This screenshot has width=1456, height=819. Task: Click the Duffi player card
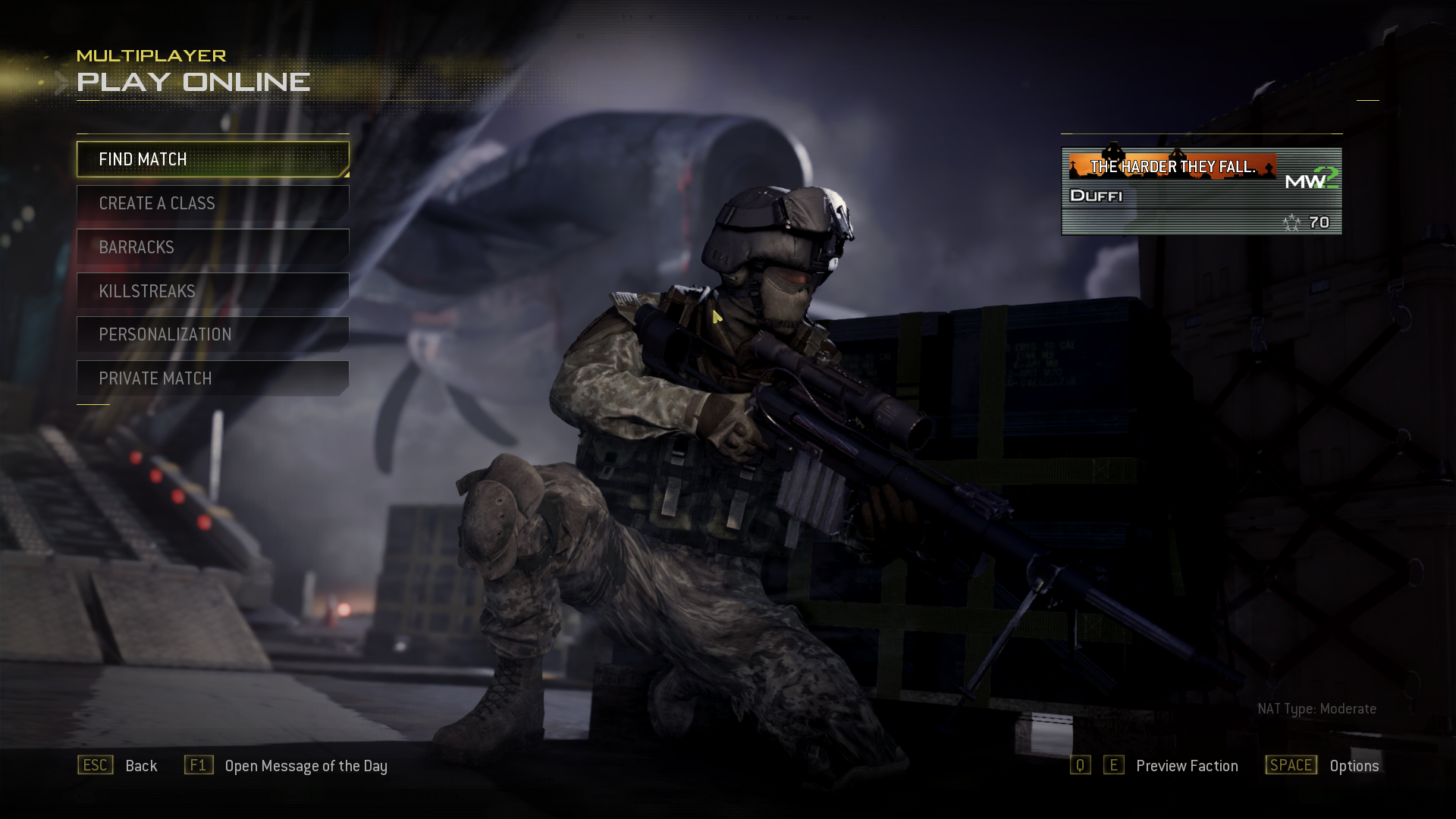[1201, 192]
